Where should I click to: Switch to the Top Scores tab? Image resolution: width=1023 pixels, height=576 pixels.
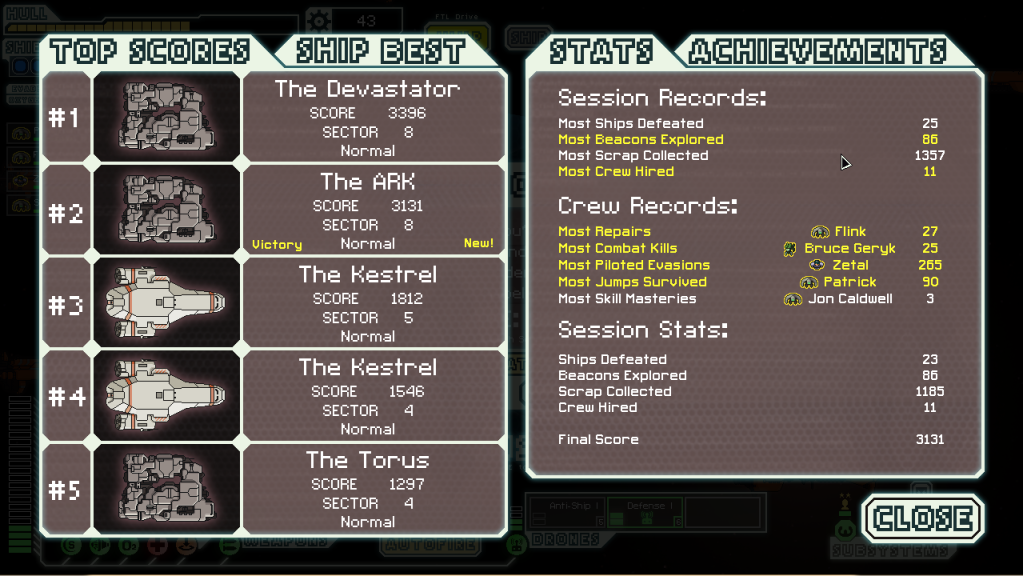click(x=150, y=51)
